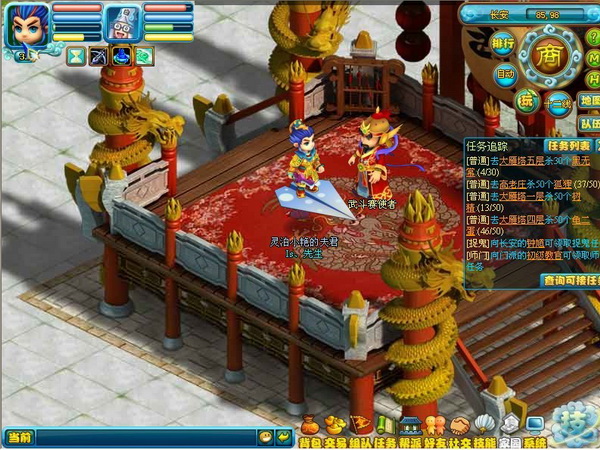Screen dimensions: 600x450
Task: Click the hourglass buff icon
Action: point(77,56)
